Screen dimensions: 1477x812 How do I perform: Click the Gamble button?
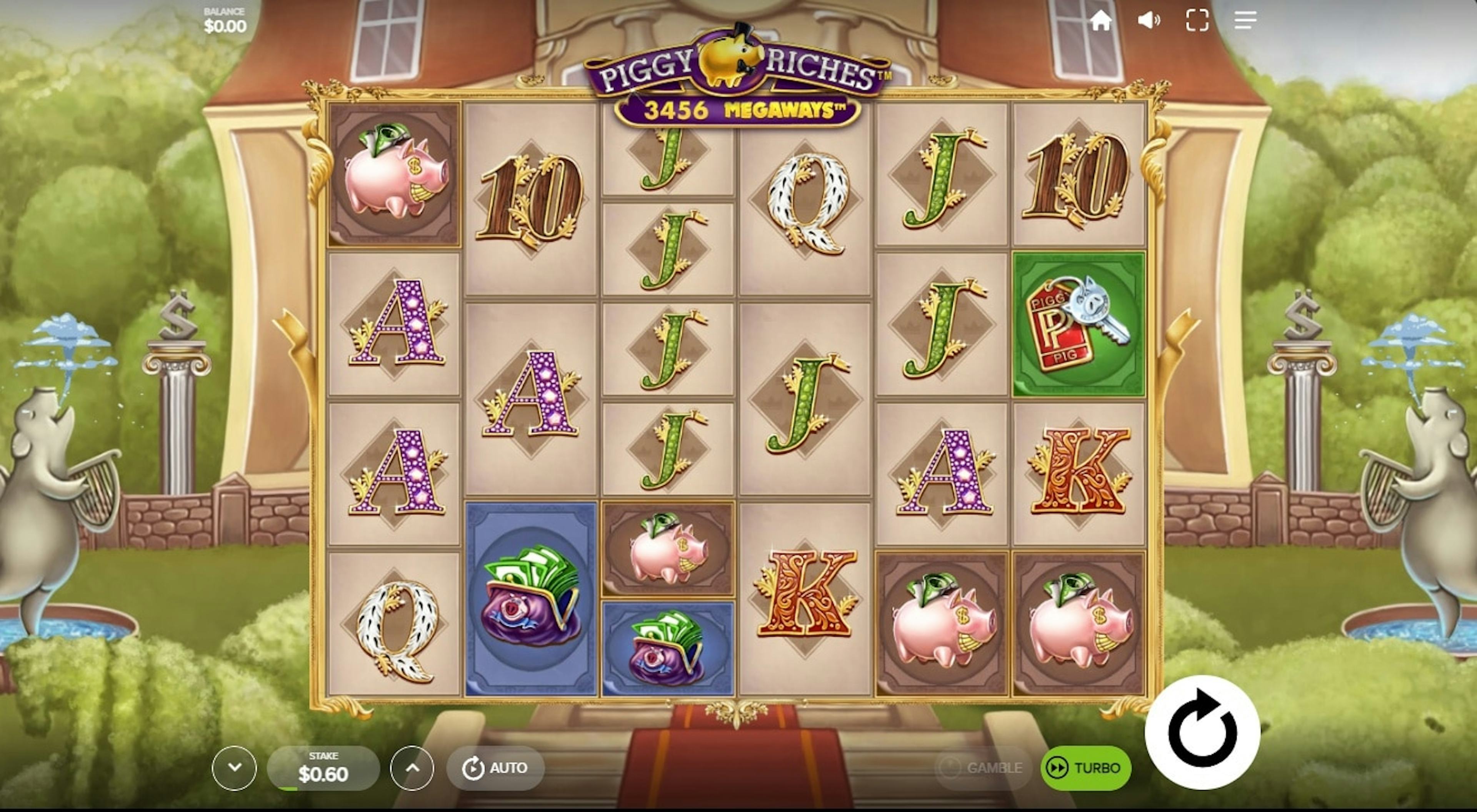click(x=983, y=768)
